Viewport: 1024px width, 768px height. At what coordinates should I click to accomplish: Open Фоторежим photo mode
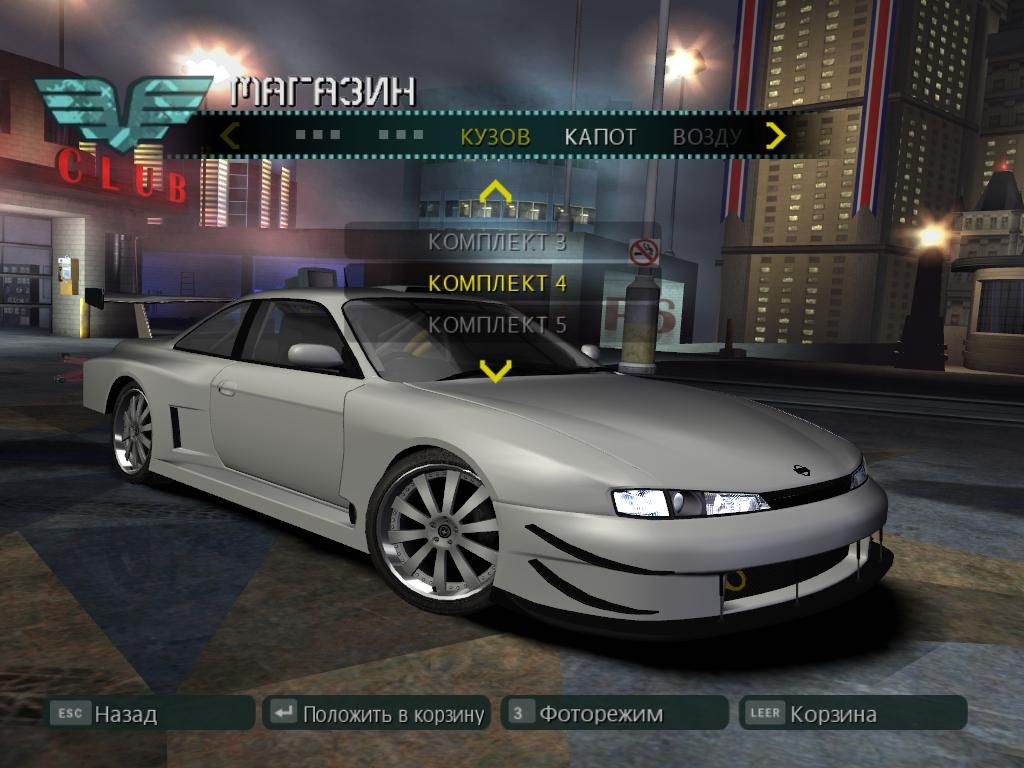point(614,713)
